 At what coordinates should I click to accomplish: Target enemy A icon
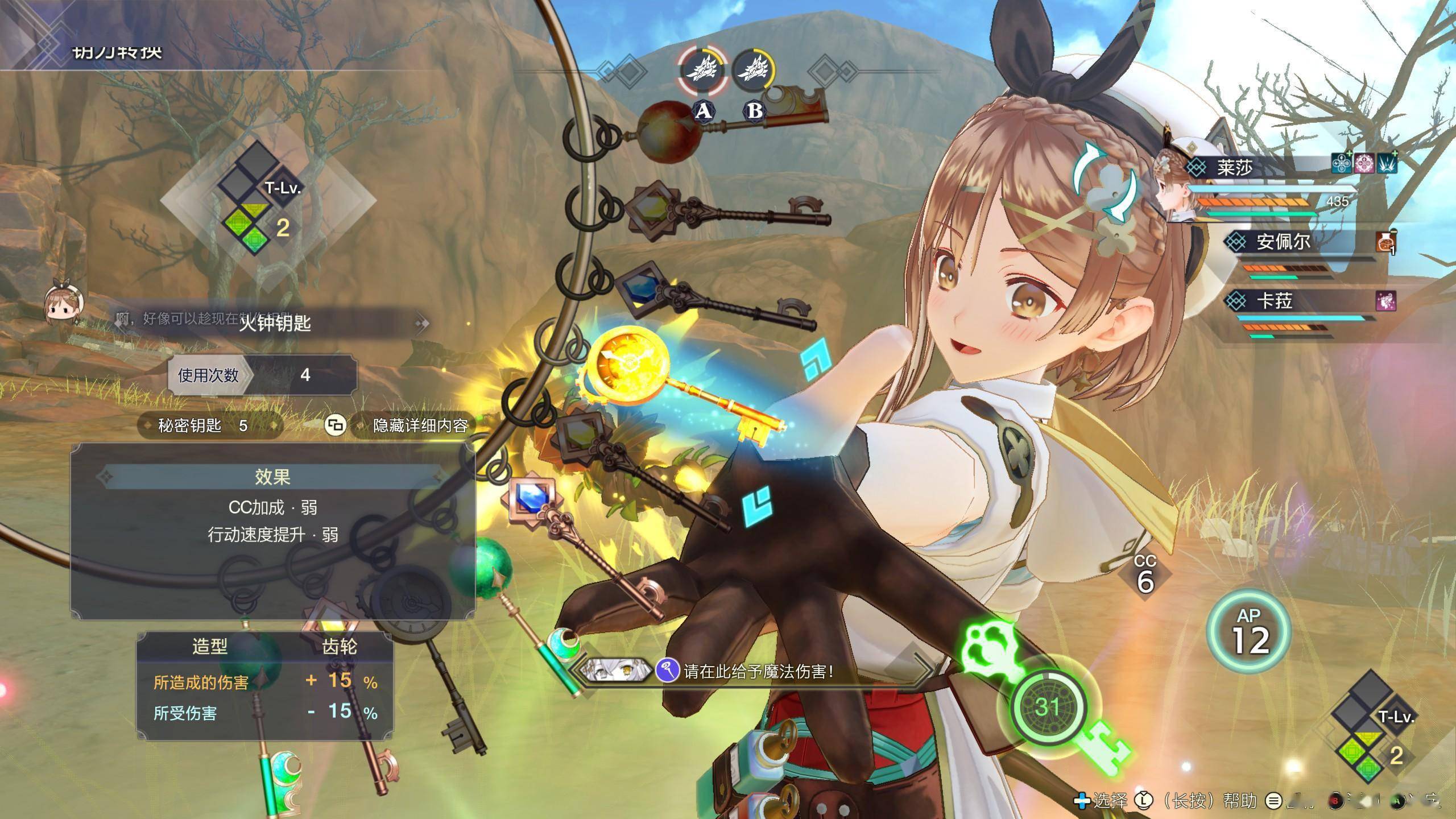[x=703, y=72]
